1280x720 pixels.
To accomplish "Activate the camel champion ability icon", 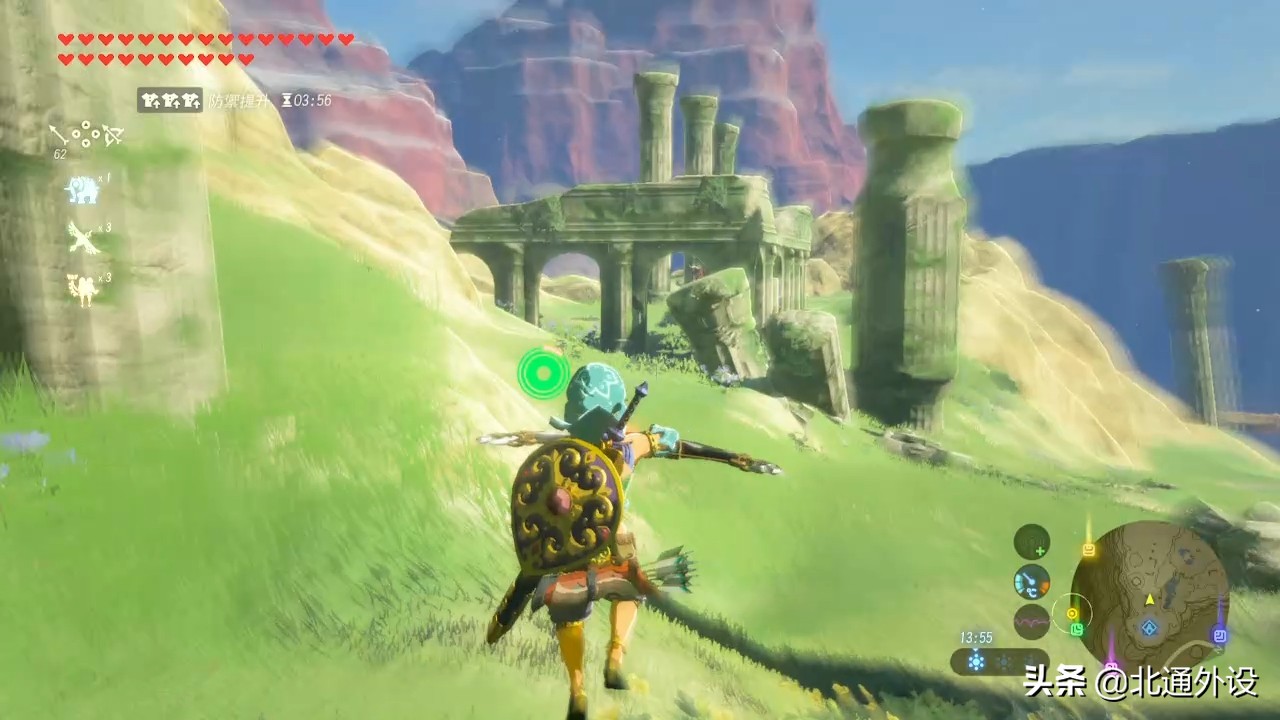I will (x=82, y=289).
